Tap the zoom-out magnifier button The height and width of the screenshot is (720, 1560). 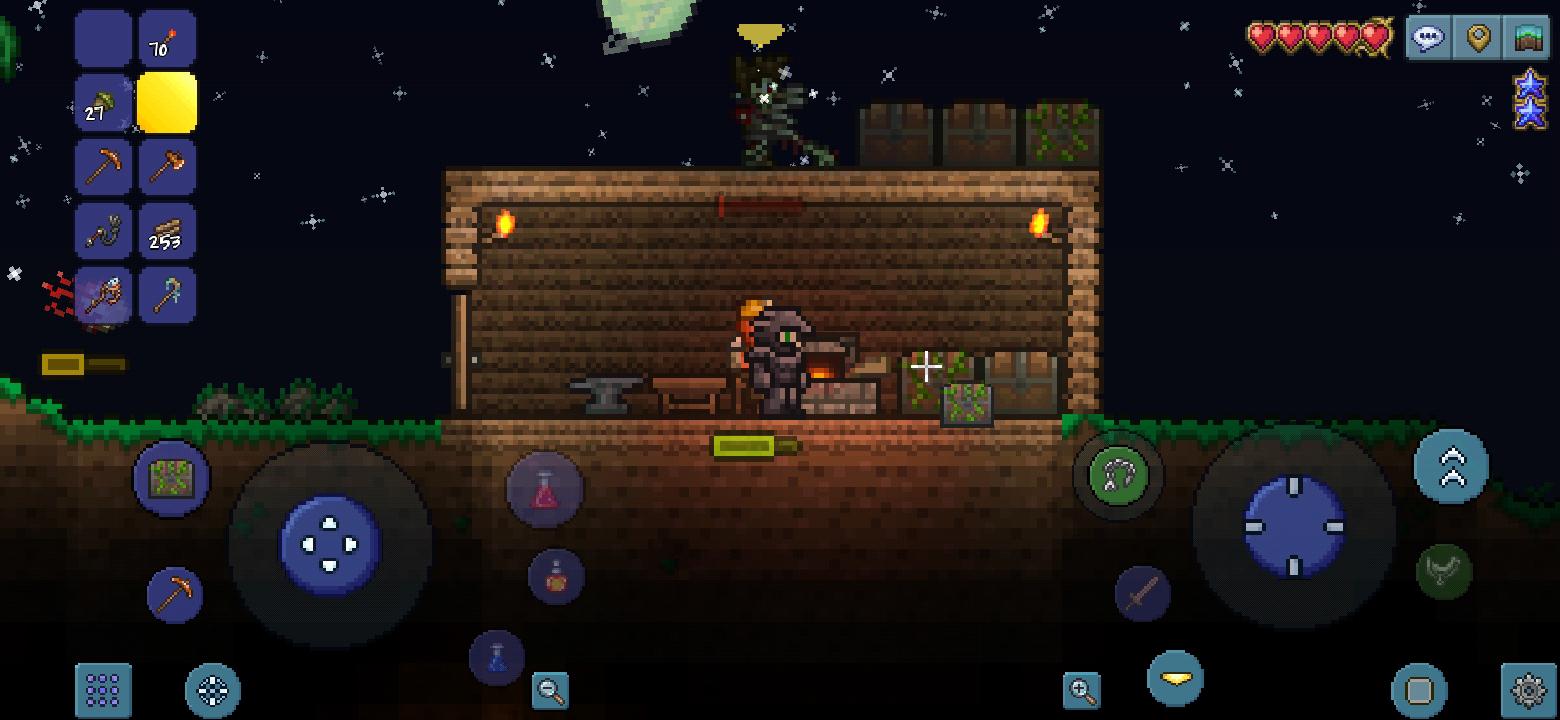click(548, 691)
